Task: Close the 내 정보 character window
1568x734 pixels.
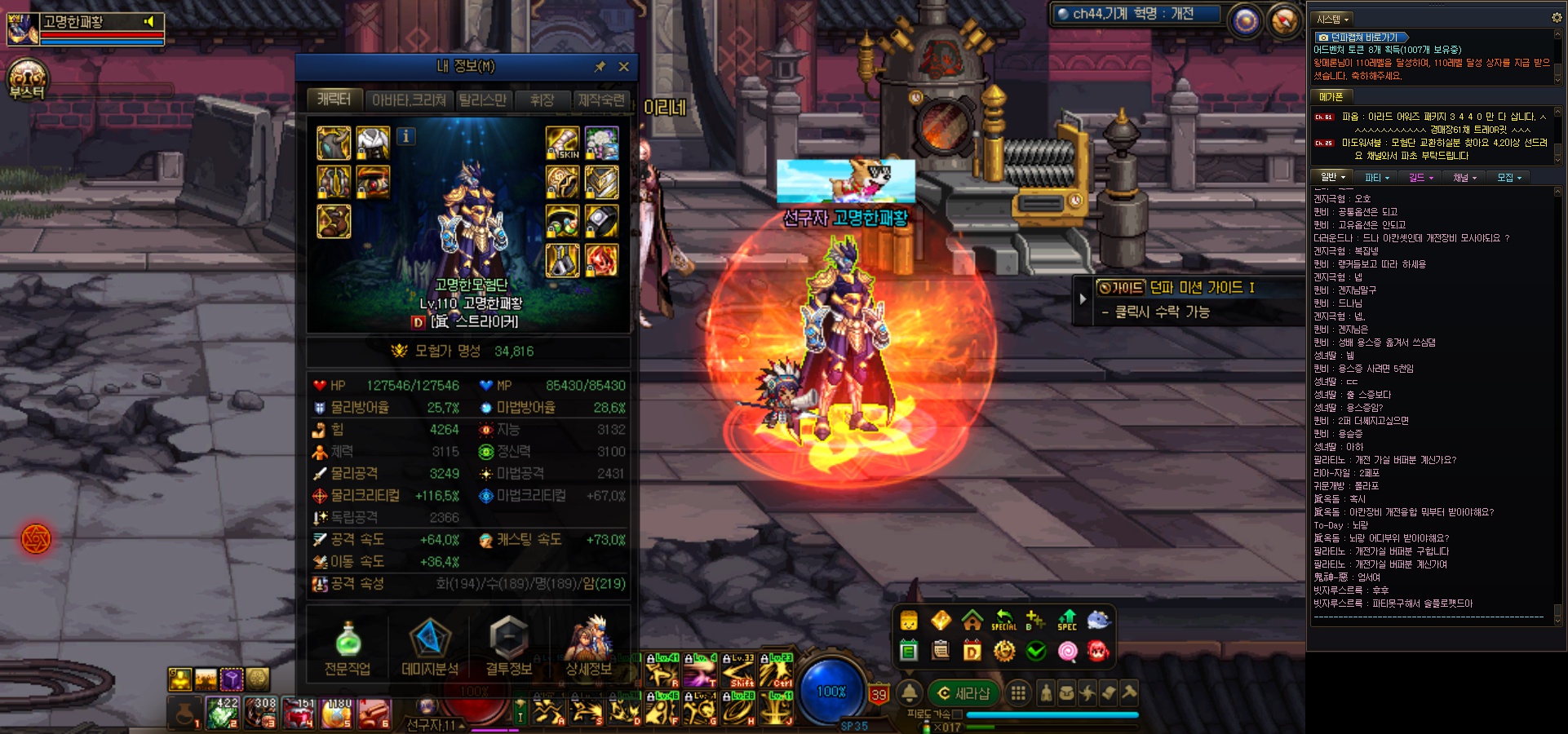Action: 624,67
